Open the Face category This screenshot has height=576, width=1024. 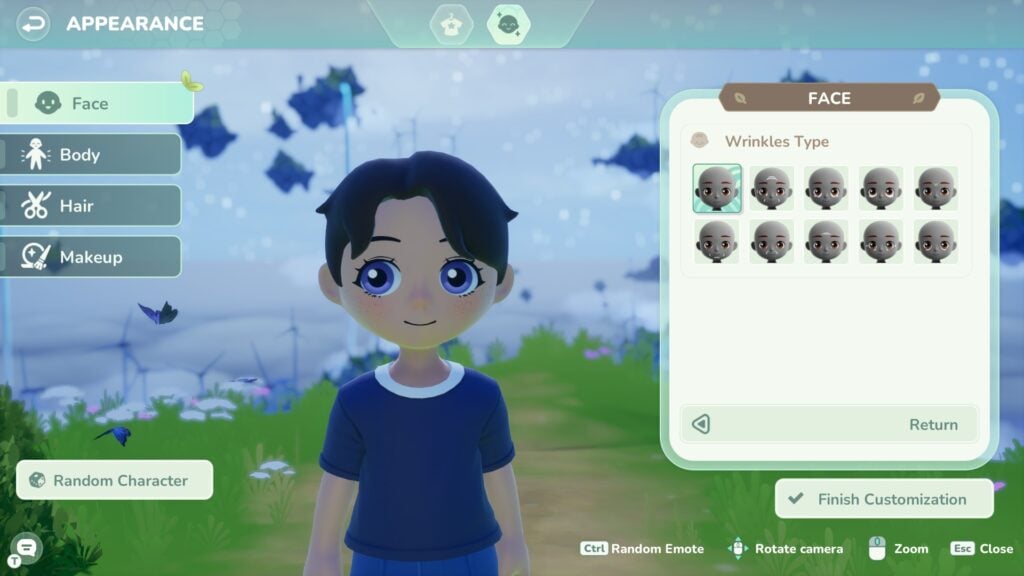coord(97,103)
